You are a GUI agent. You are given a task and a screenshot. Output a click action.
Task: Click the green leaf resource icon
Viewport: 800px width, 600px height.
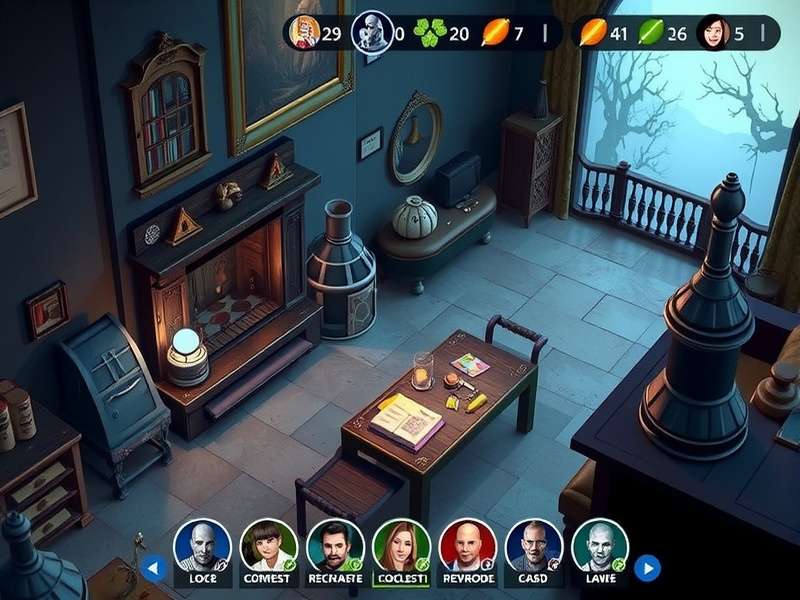pos(650,33)
